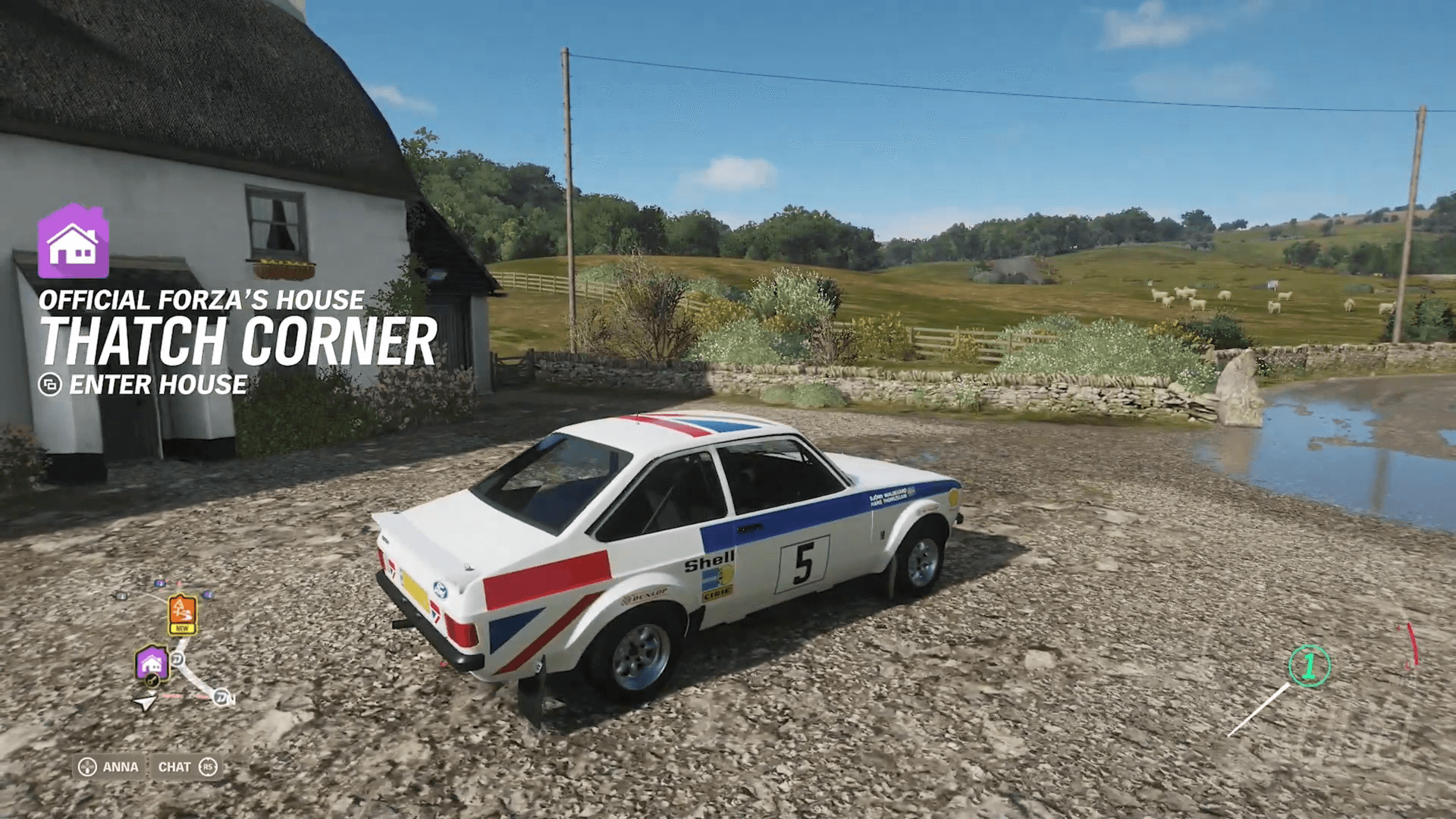Click the NEW badge under the race event
This screenshot has height=819, width=1456.
[x=183, y=628]
